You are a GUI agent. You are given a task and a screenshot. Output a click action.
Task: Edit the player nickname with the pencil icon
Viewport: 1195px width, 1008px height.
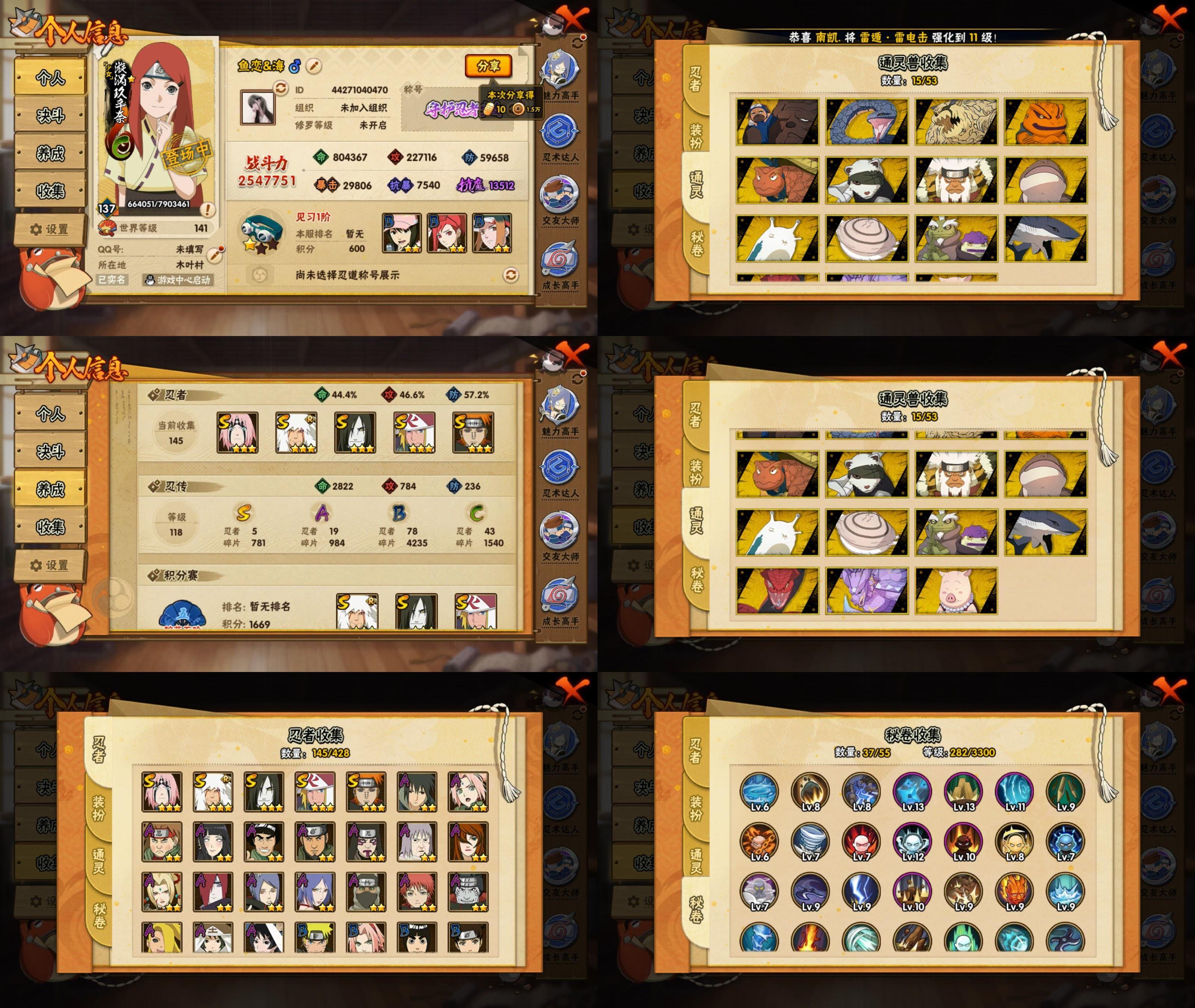point(314,66)
